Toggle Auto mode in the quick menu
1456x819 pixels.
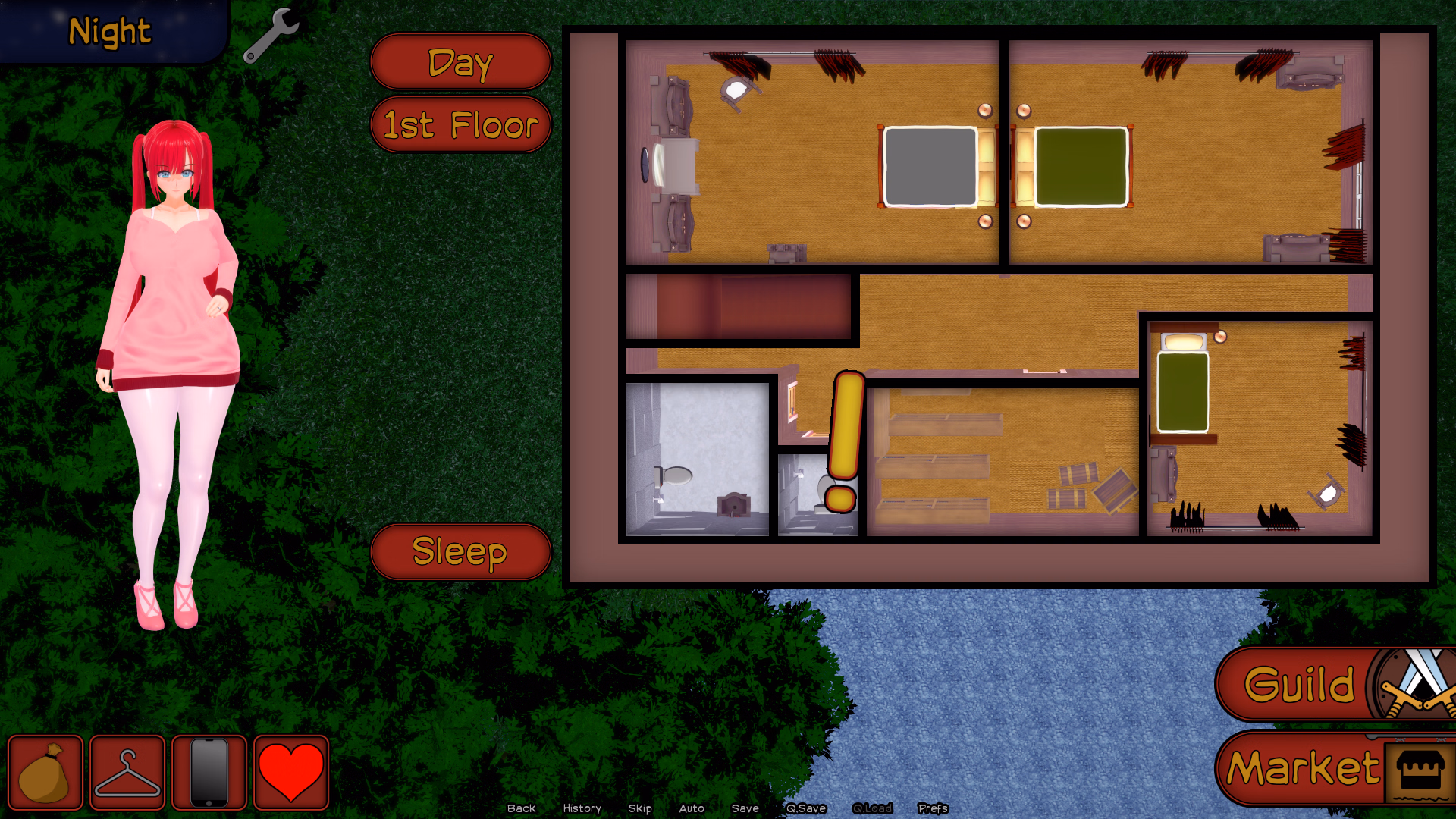tap(692, 808)
